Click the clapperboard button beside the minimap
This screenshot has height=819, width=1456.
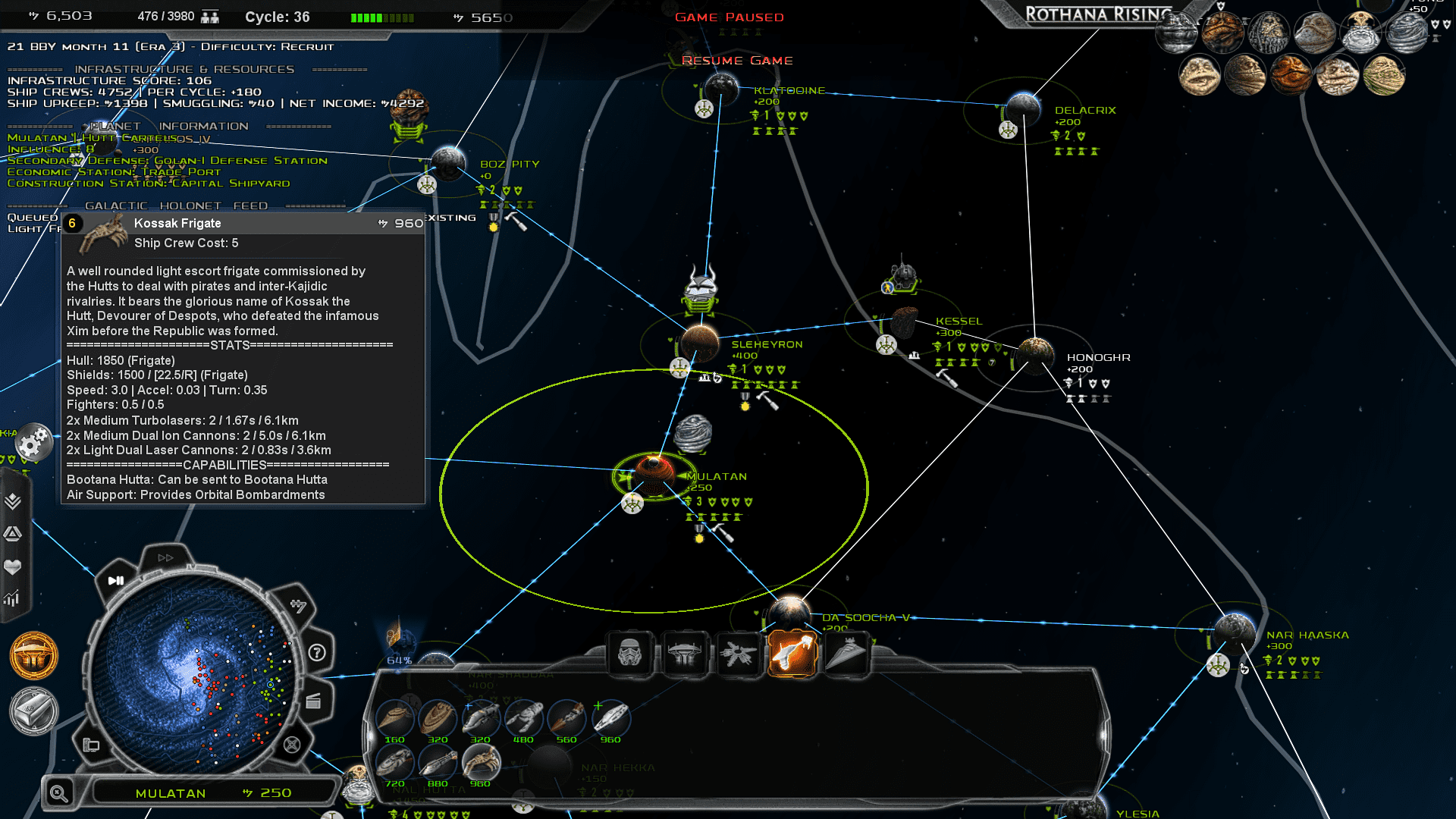pyautogui.click(x=313, y=701)
